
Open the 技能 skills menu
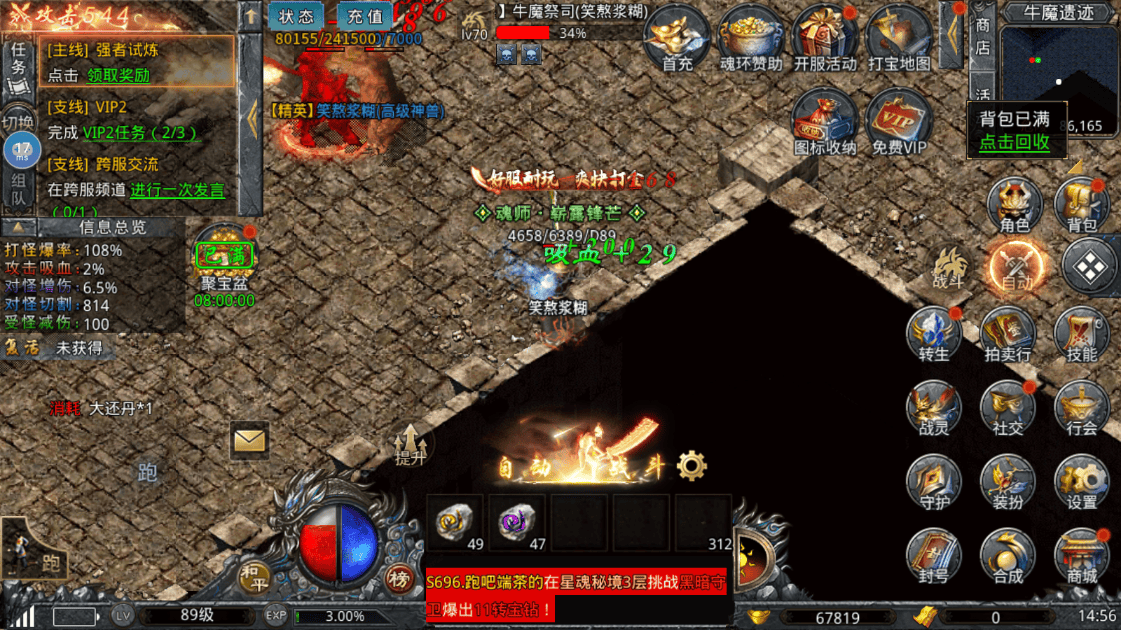coord(1082,334)
